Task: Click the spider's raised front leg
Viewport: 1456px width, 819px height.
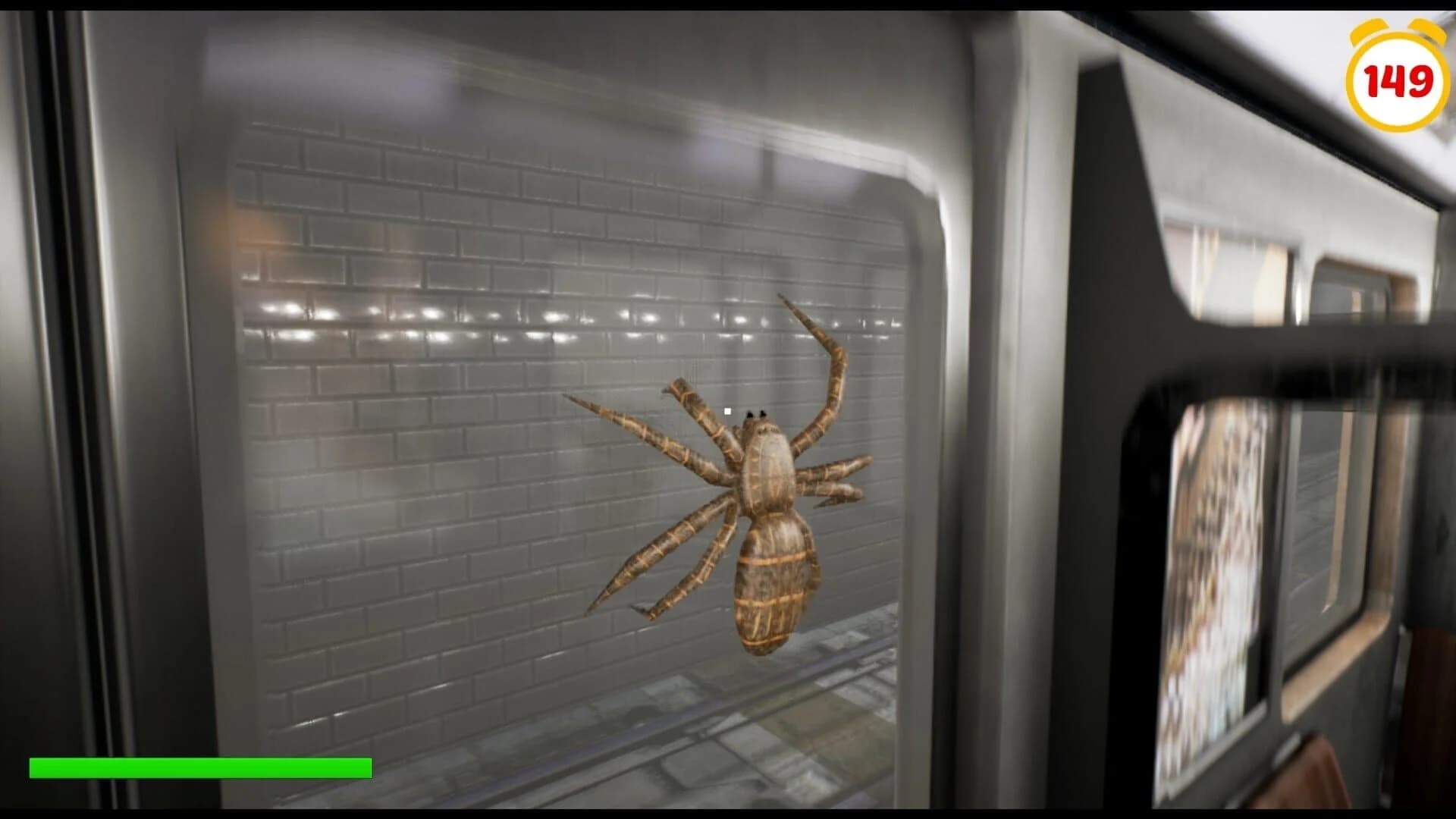Action: (834, 356)
